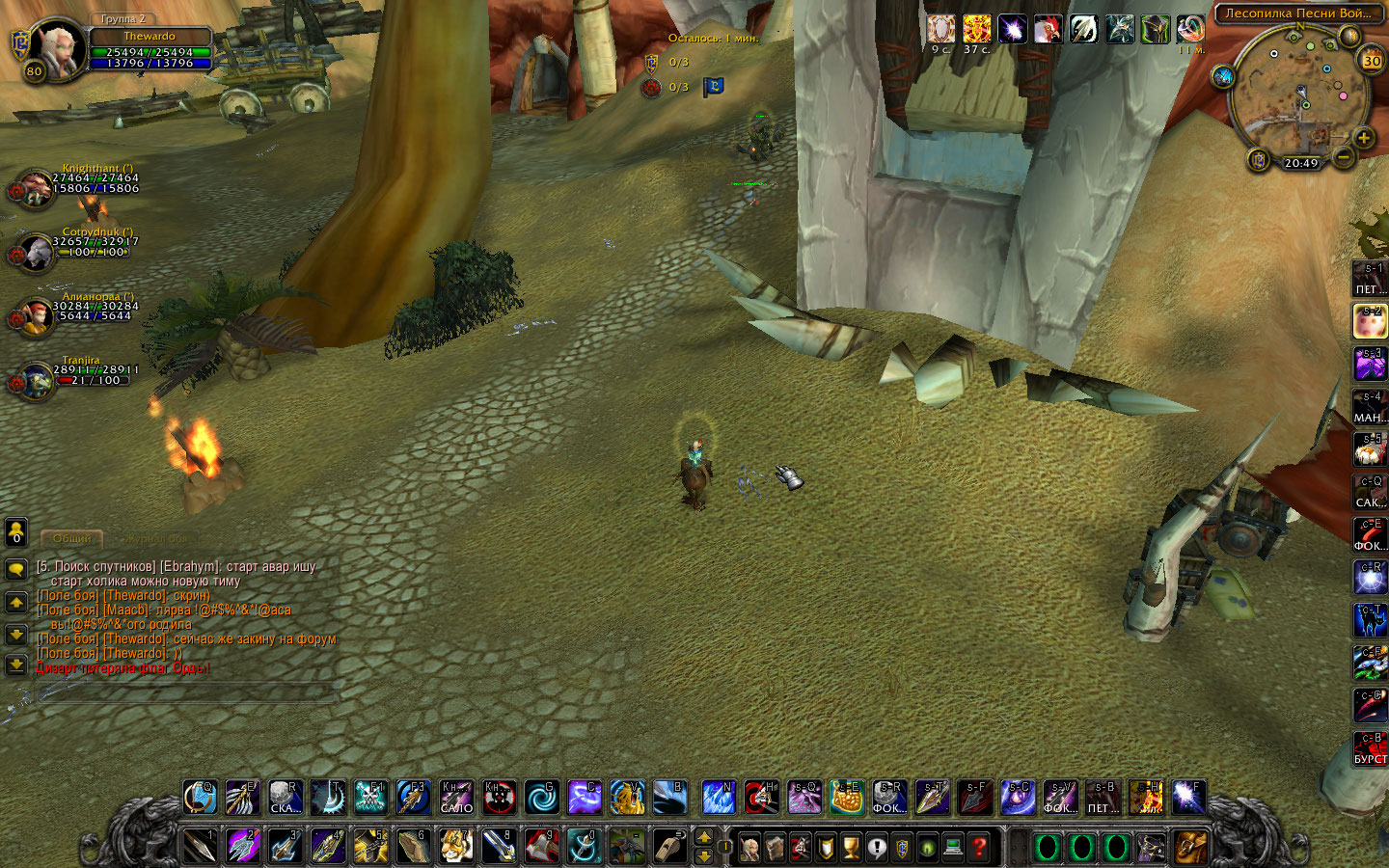Open the main menu computer icon

pyautogui.click(x=953, y=848)
